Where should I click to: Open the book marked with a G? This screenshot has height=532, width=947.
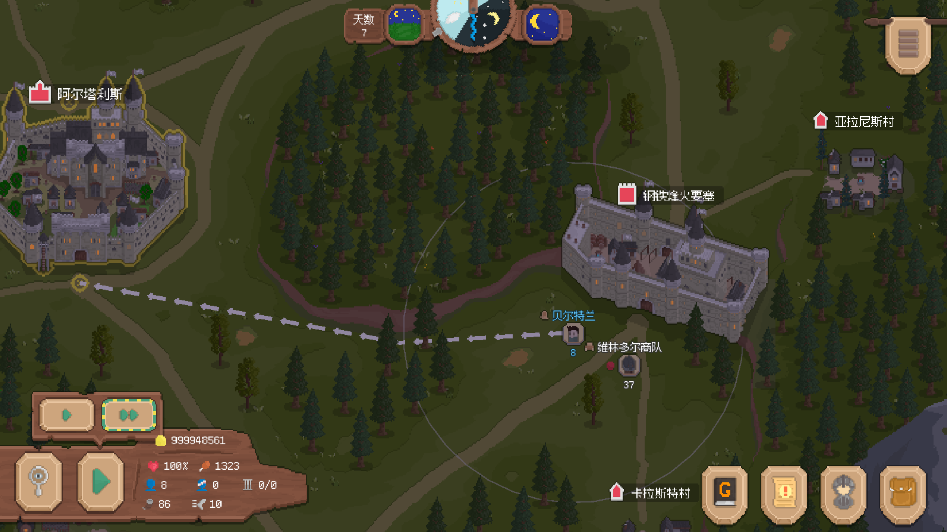tap(725, 492)
